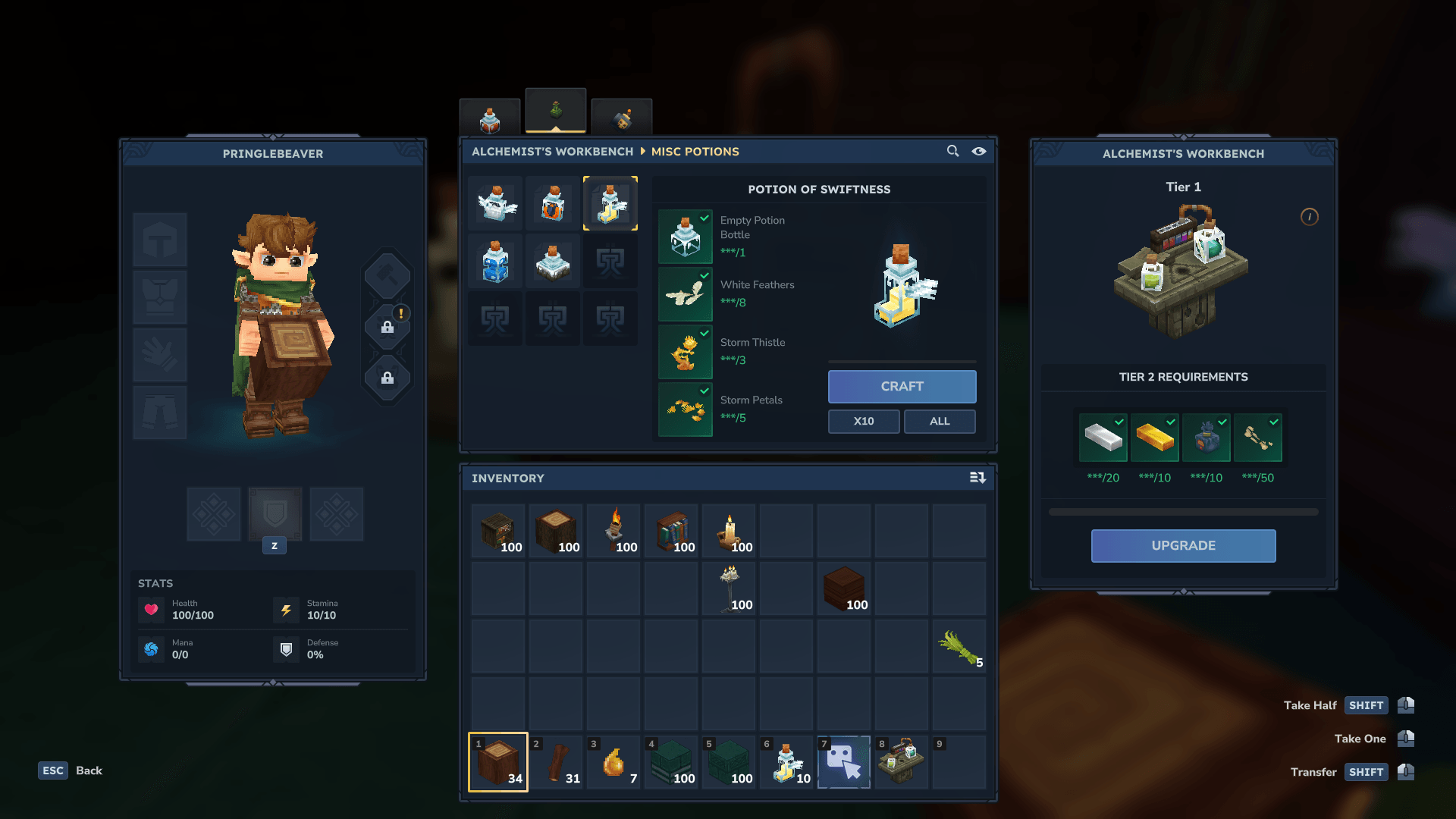Show workbench tier info
Image resolution: width=1456 pixels, height=819 pixels.
[x=1309, y=217]
